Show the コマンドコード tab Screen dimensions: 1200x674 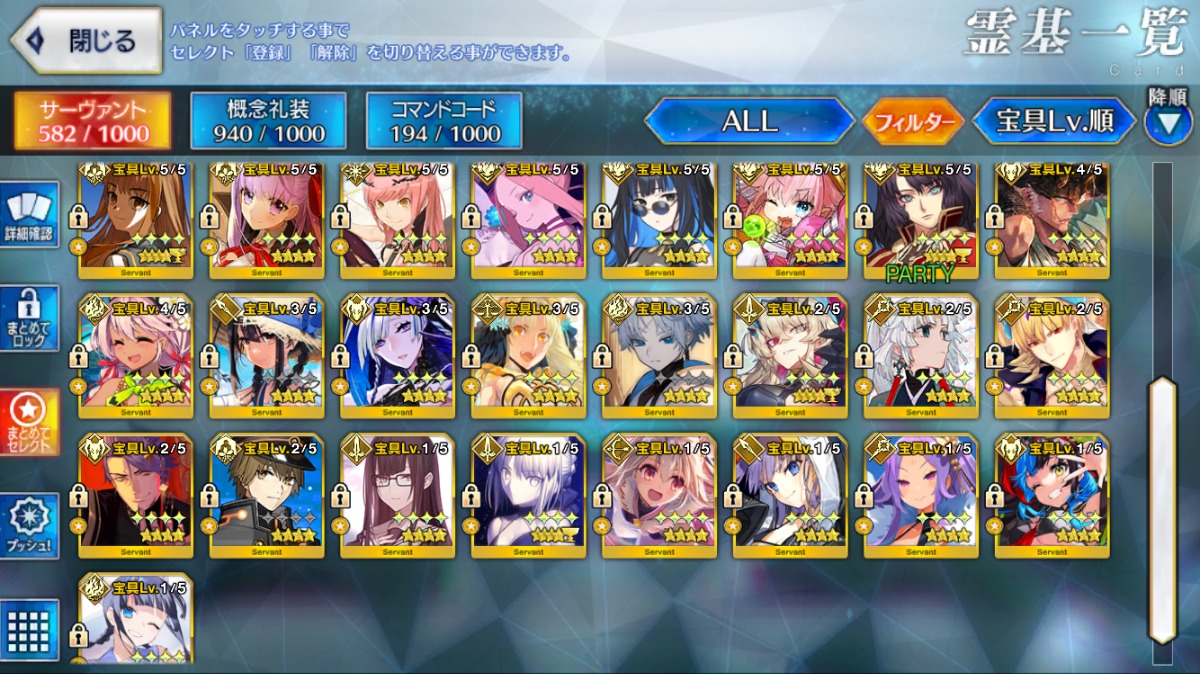pyautogui.click(x=444, y=121)
